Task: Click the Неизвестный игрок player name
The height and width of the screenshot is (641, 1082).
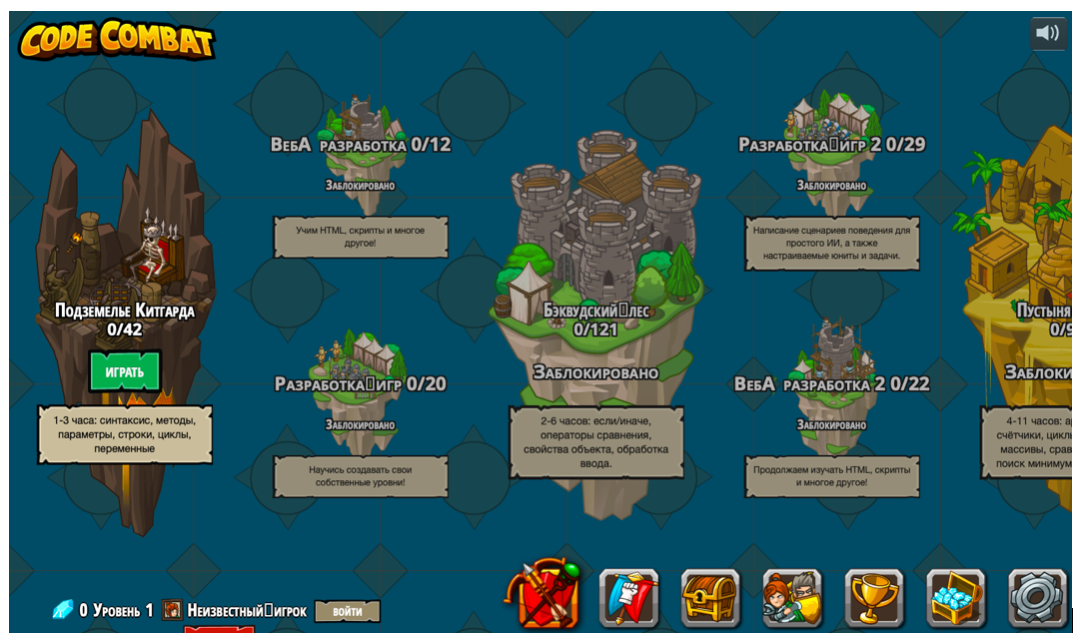Action: [246, 611]
